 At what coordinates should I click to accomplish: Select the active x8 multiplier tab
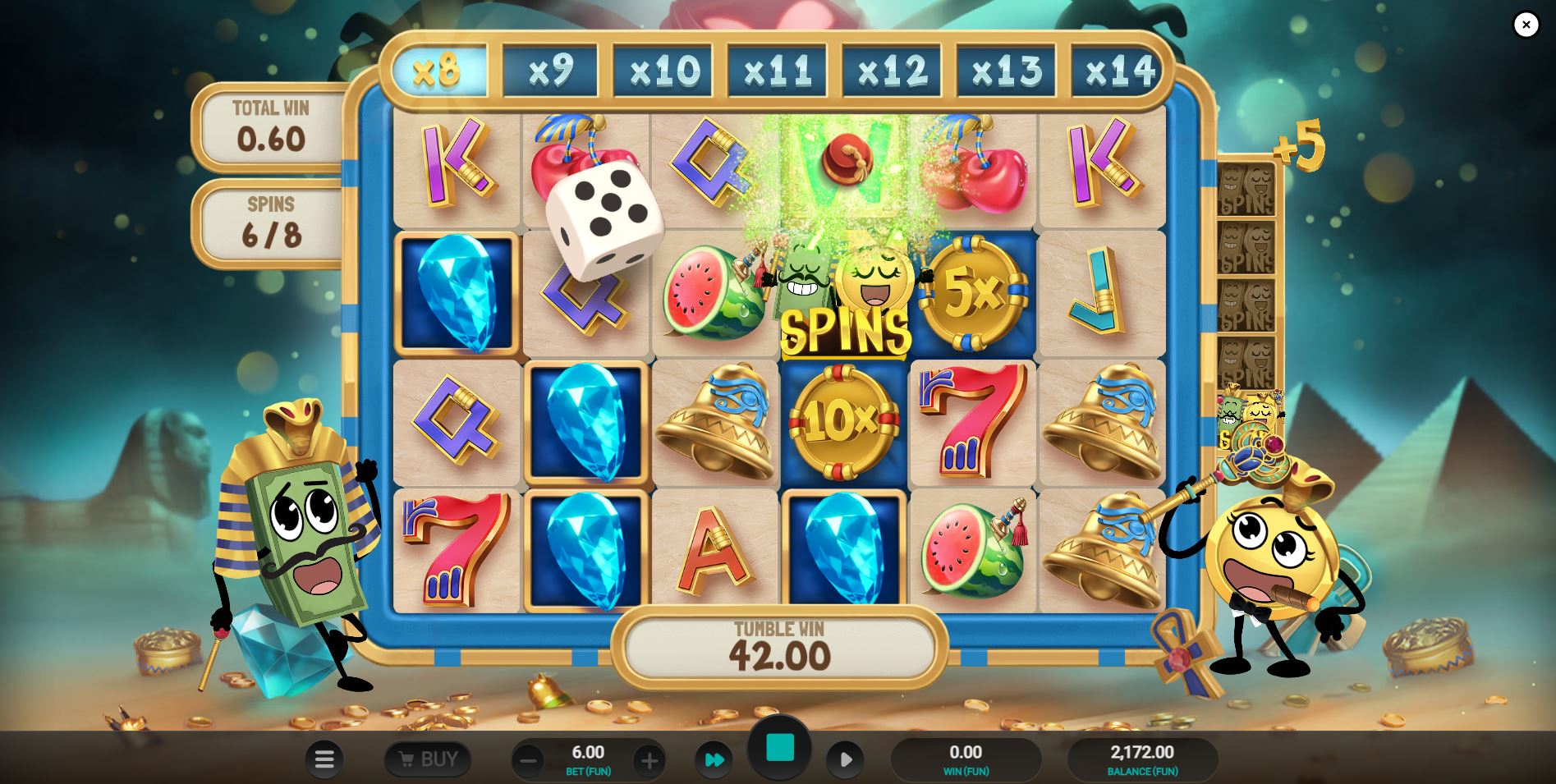coord(438,69)
